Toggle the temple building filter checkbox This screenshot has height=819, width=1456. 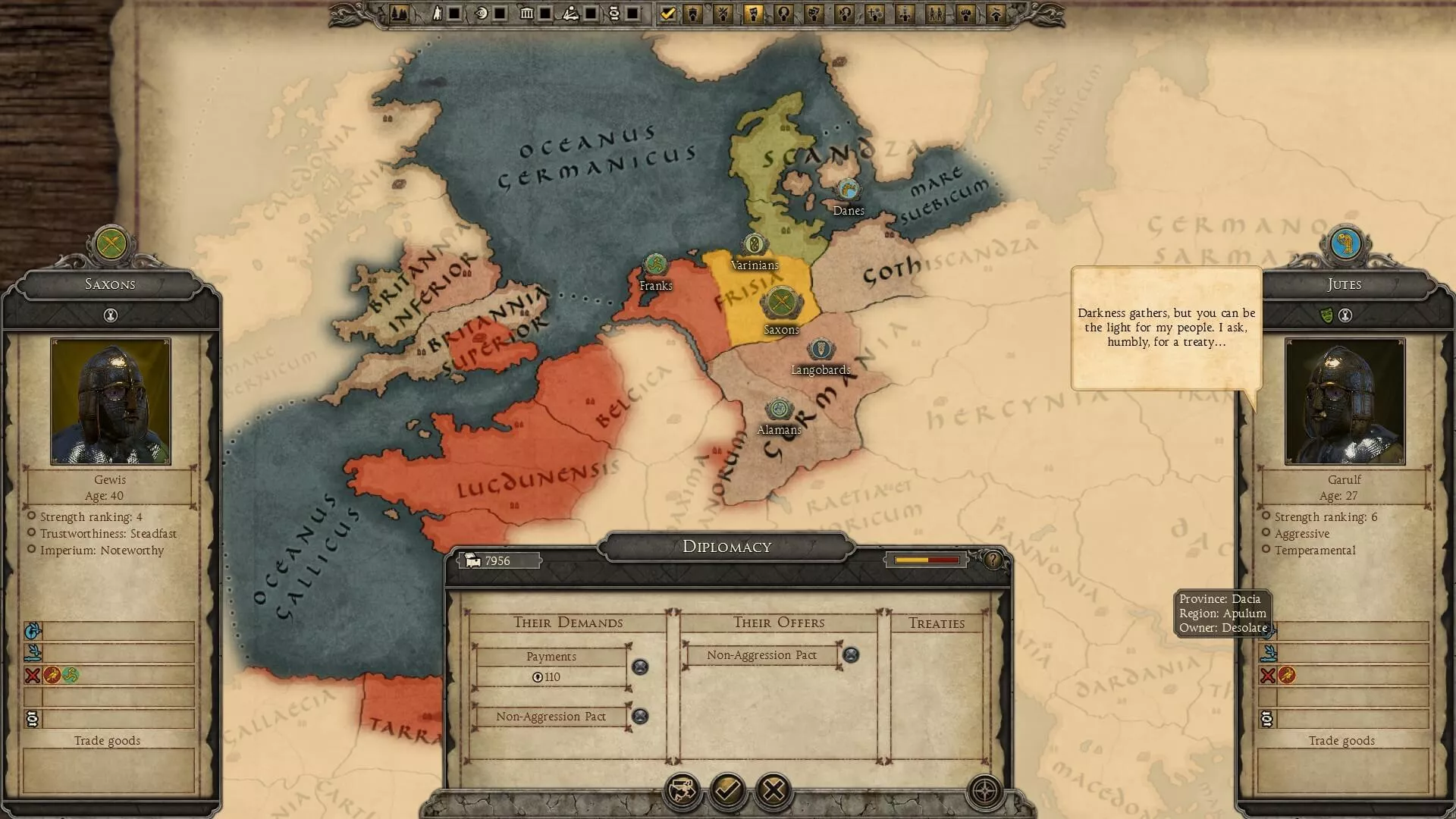tap(545, 14)
